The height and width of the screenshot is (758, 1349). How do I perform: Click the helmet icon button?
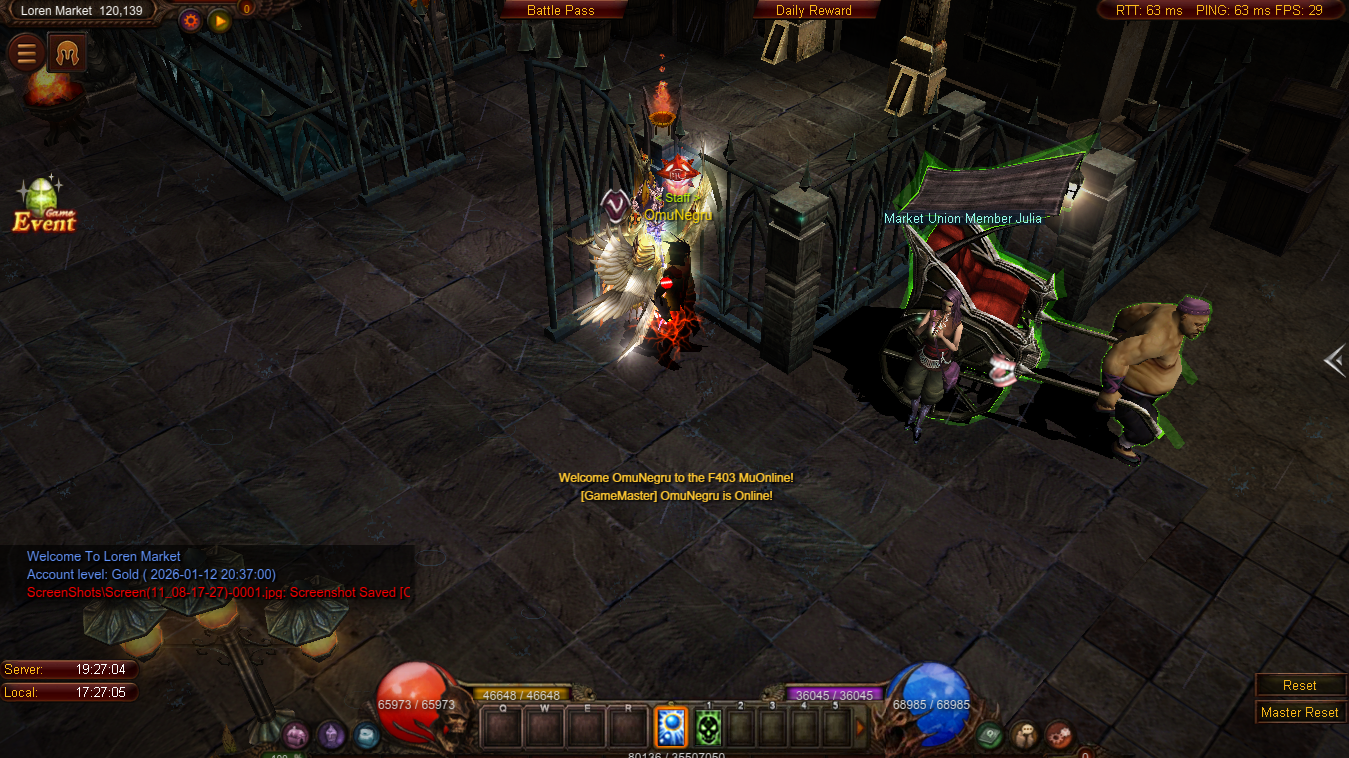pyautogui.click(x=67, y=52)
